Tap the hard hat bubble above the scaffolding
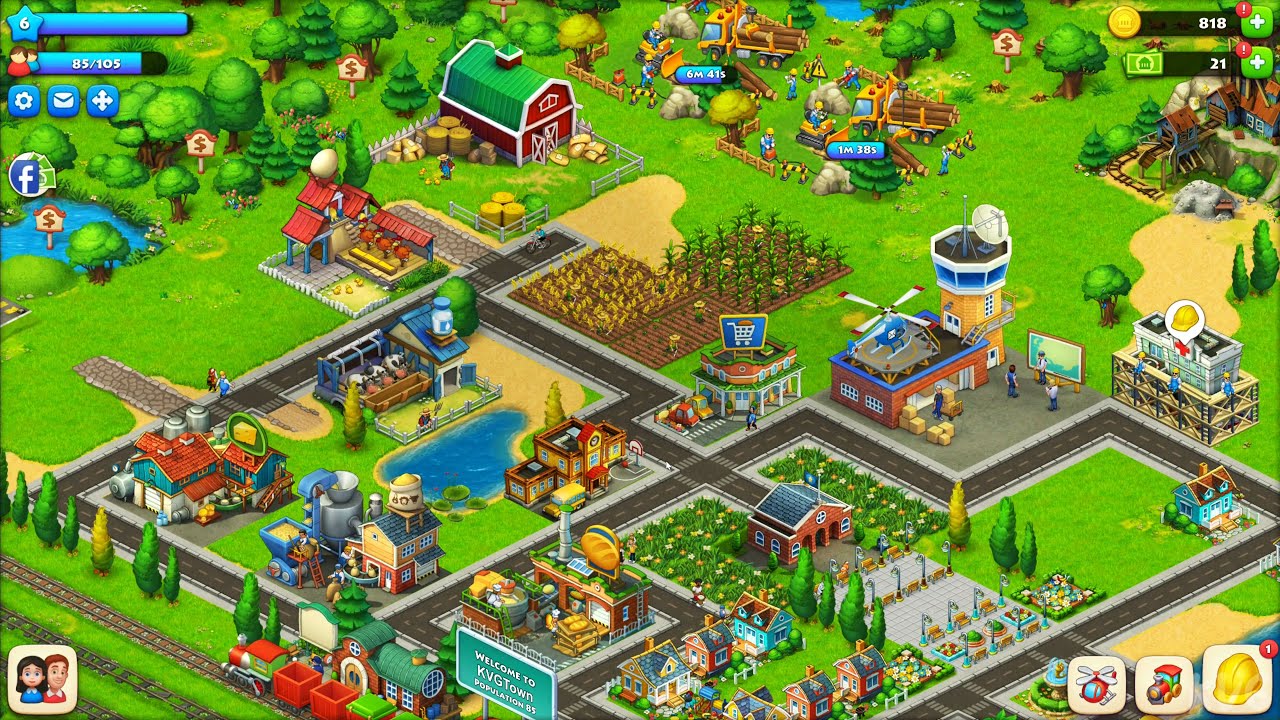1280x720 pixels. click(1184, 321)
